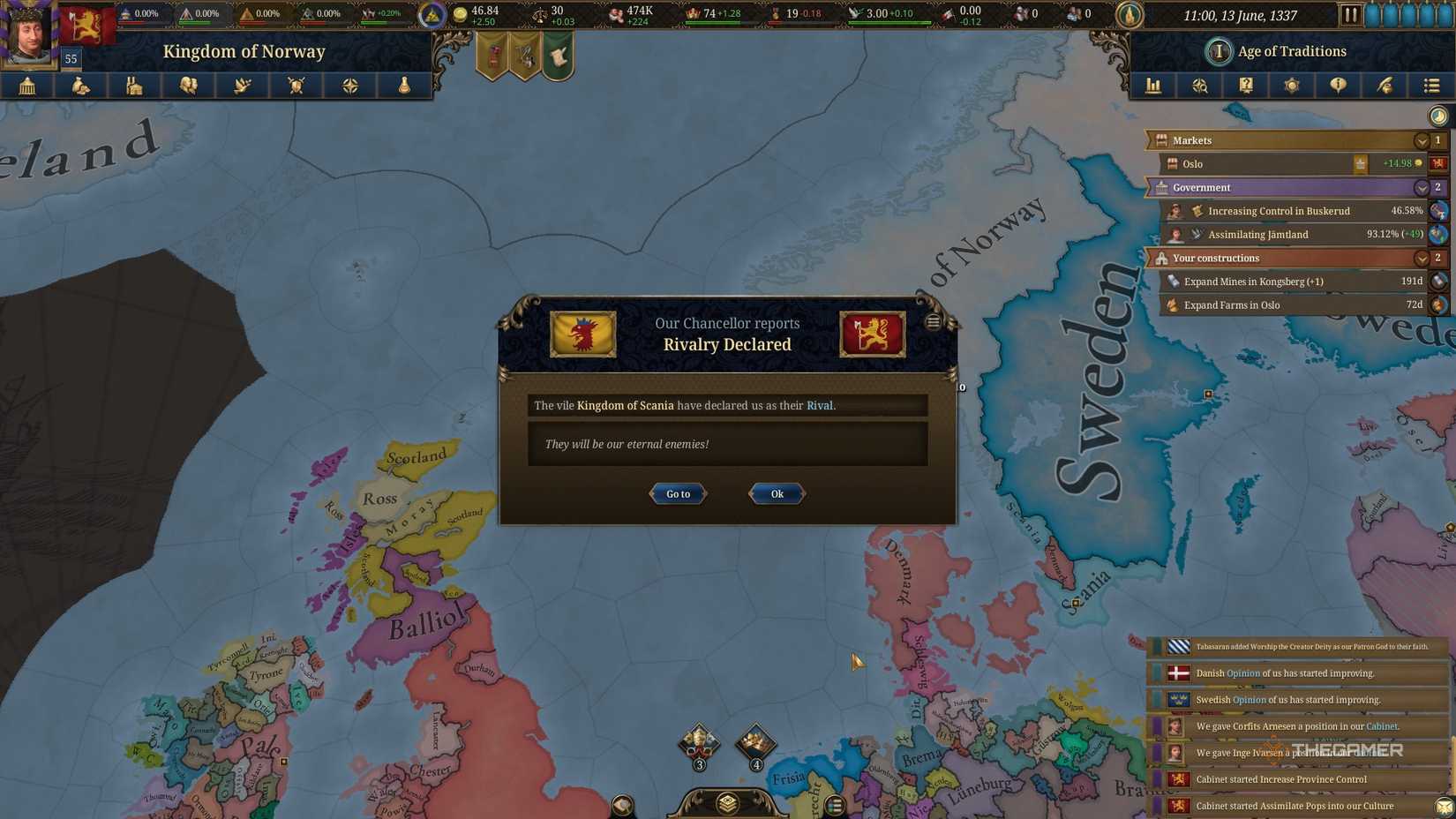Open the Norwegian ruler portrait

(27, 33)
